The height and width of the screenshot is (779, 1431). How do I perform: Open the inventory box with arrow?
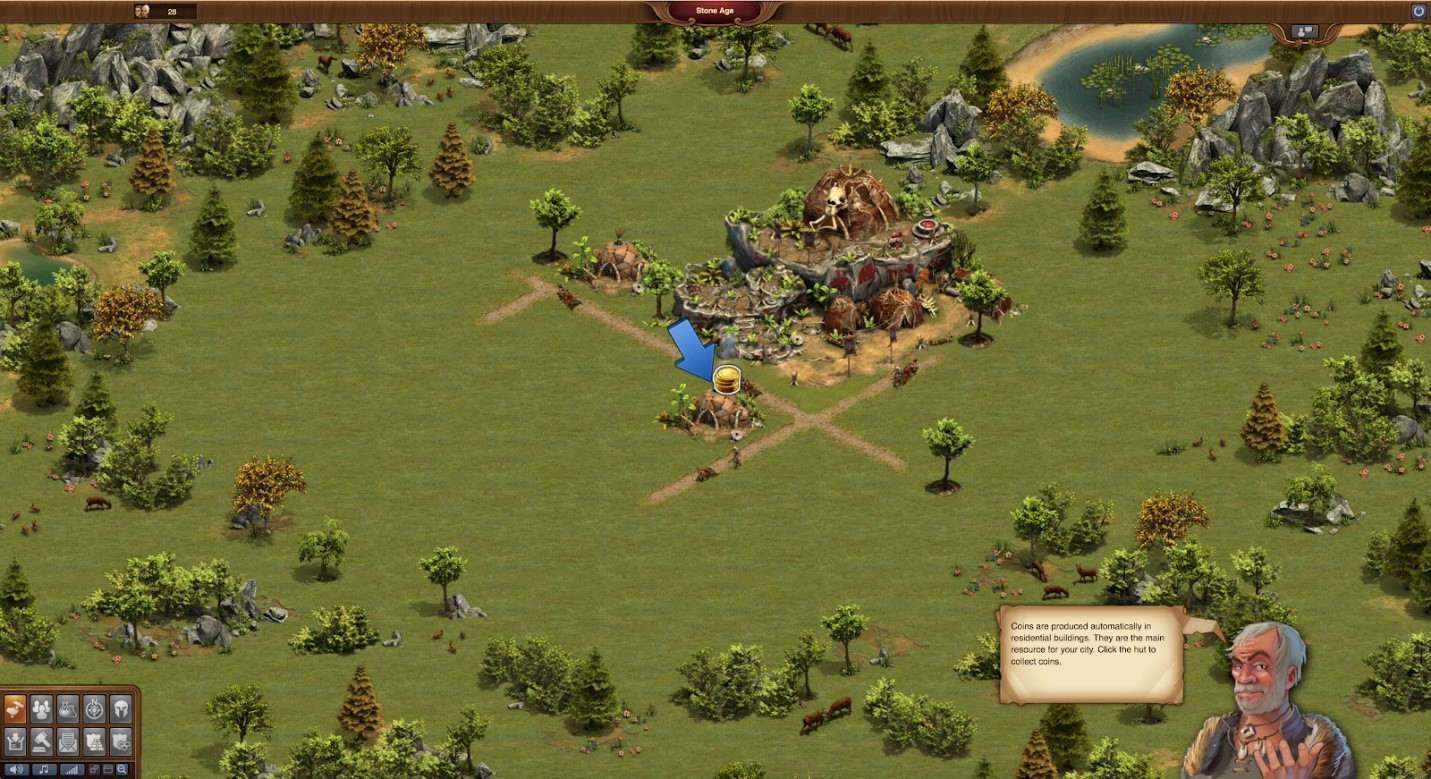[15, 741]
